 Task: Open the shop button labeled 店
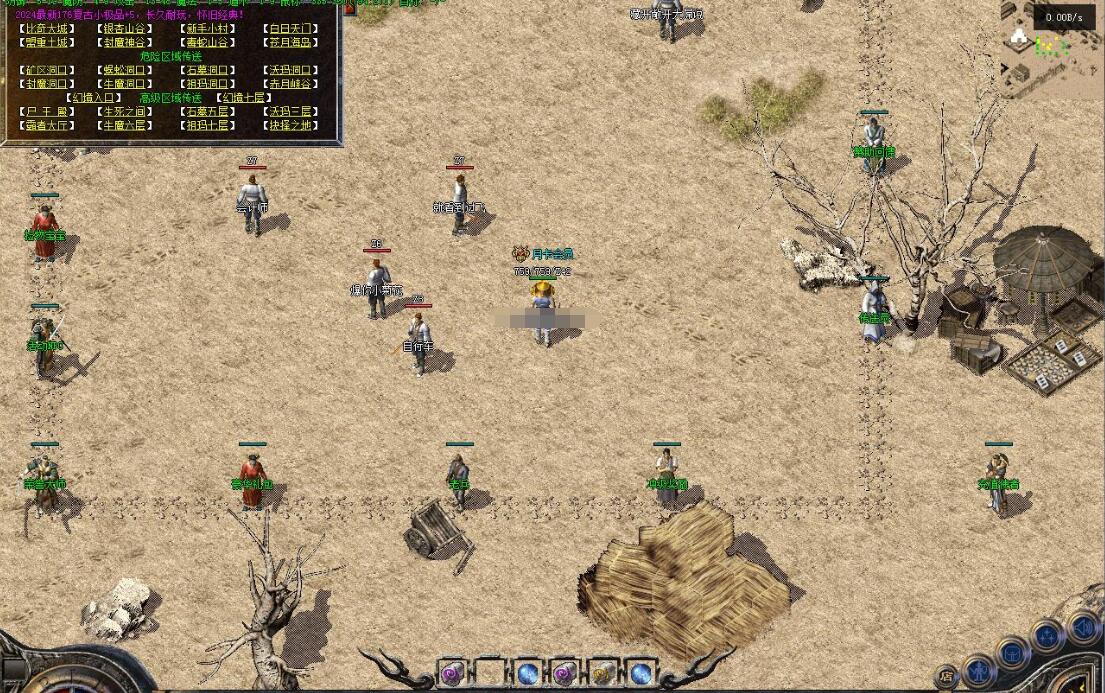pyautogui.click(x=946, y=677)
